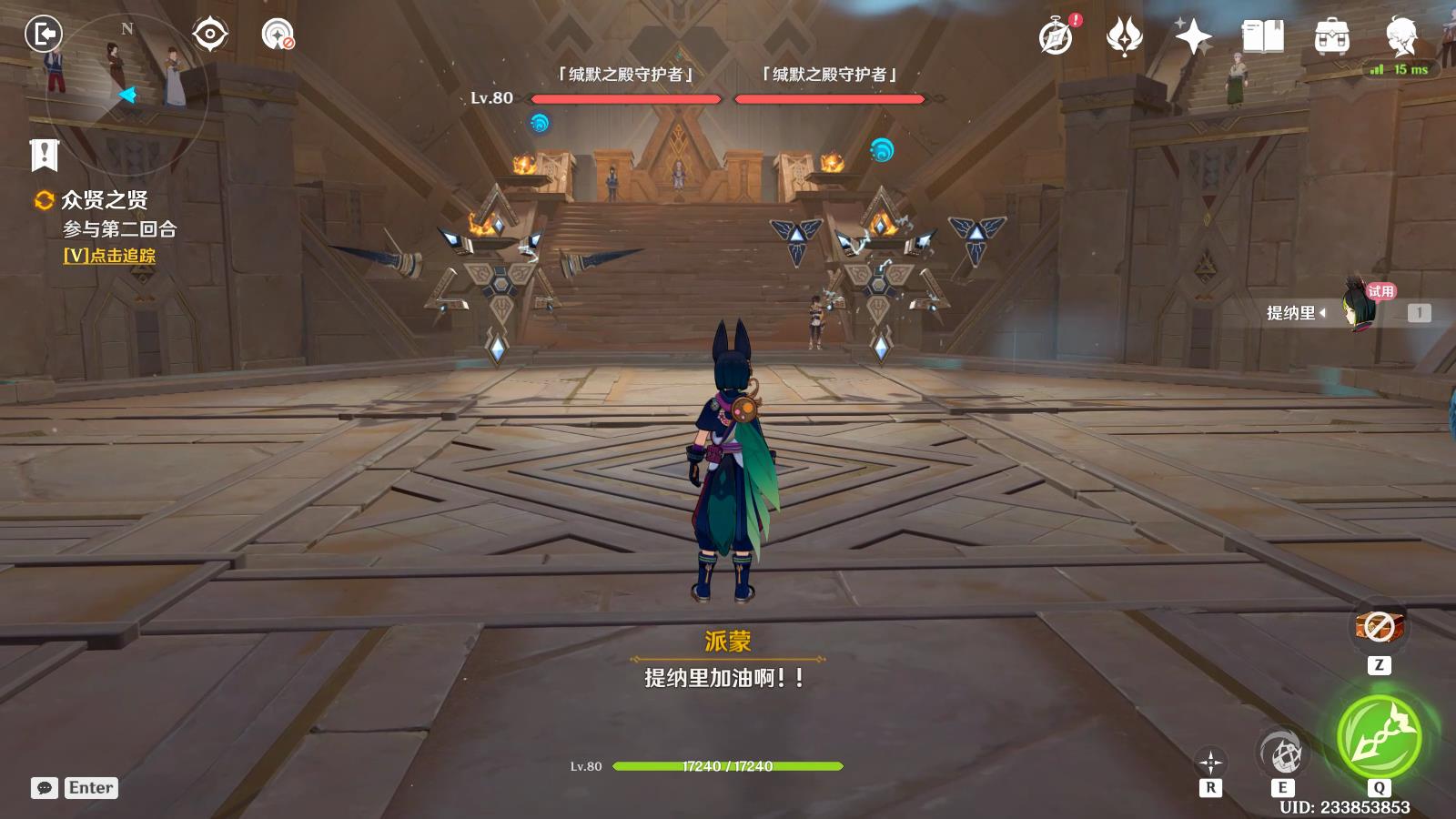Open the battle pass leaf emblem icon
The height and width of the screenshot is (819, 1456).
[1124, 36]
